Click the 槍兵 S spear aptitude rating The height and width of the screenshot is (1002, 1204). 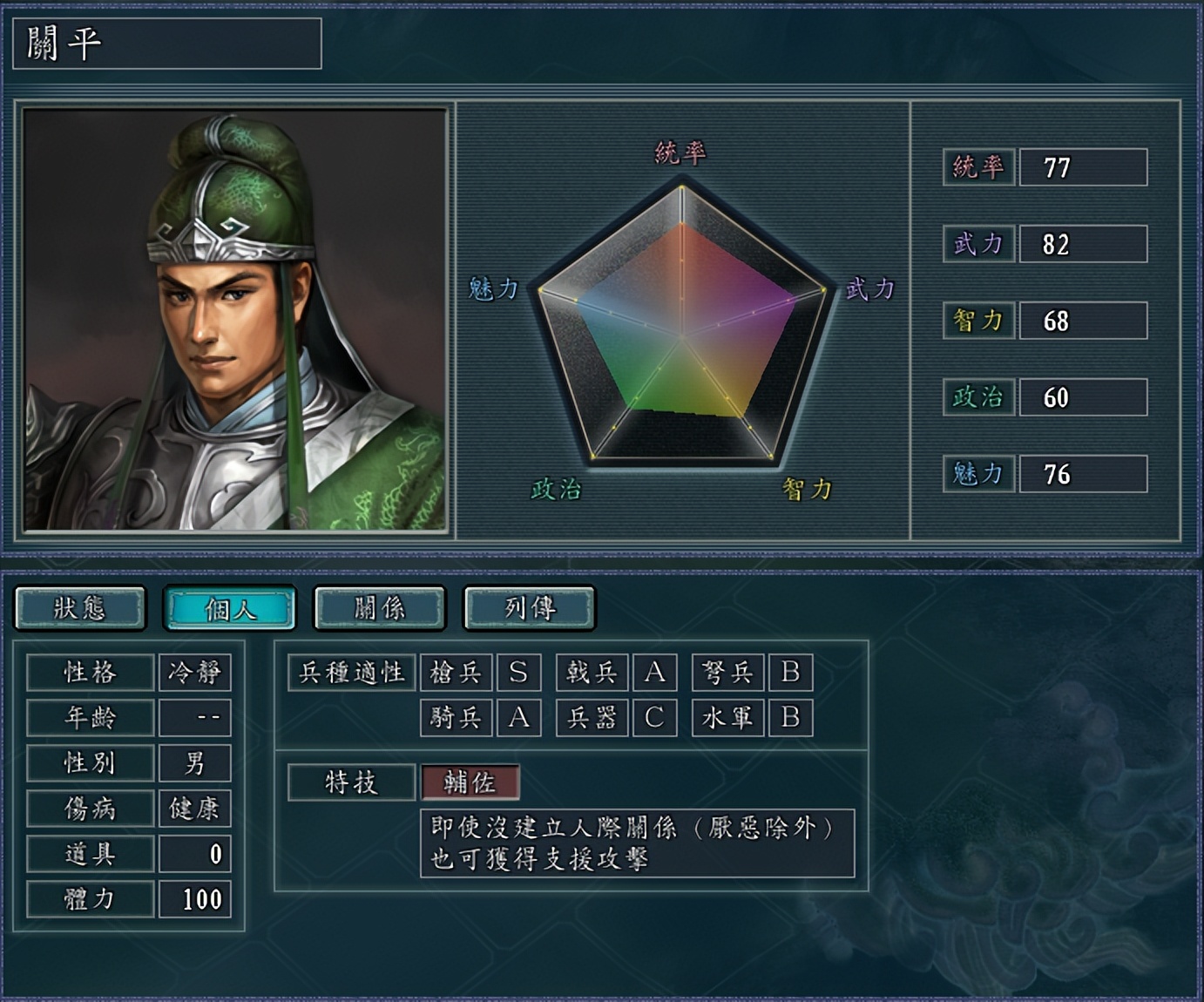[519, 672]
